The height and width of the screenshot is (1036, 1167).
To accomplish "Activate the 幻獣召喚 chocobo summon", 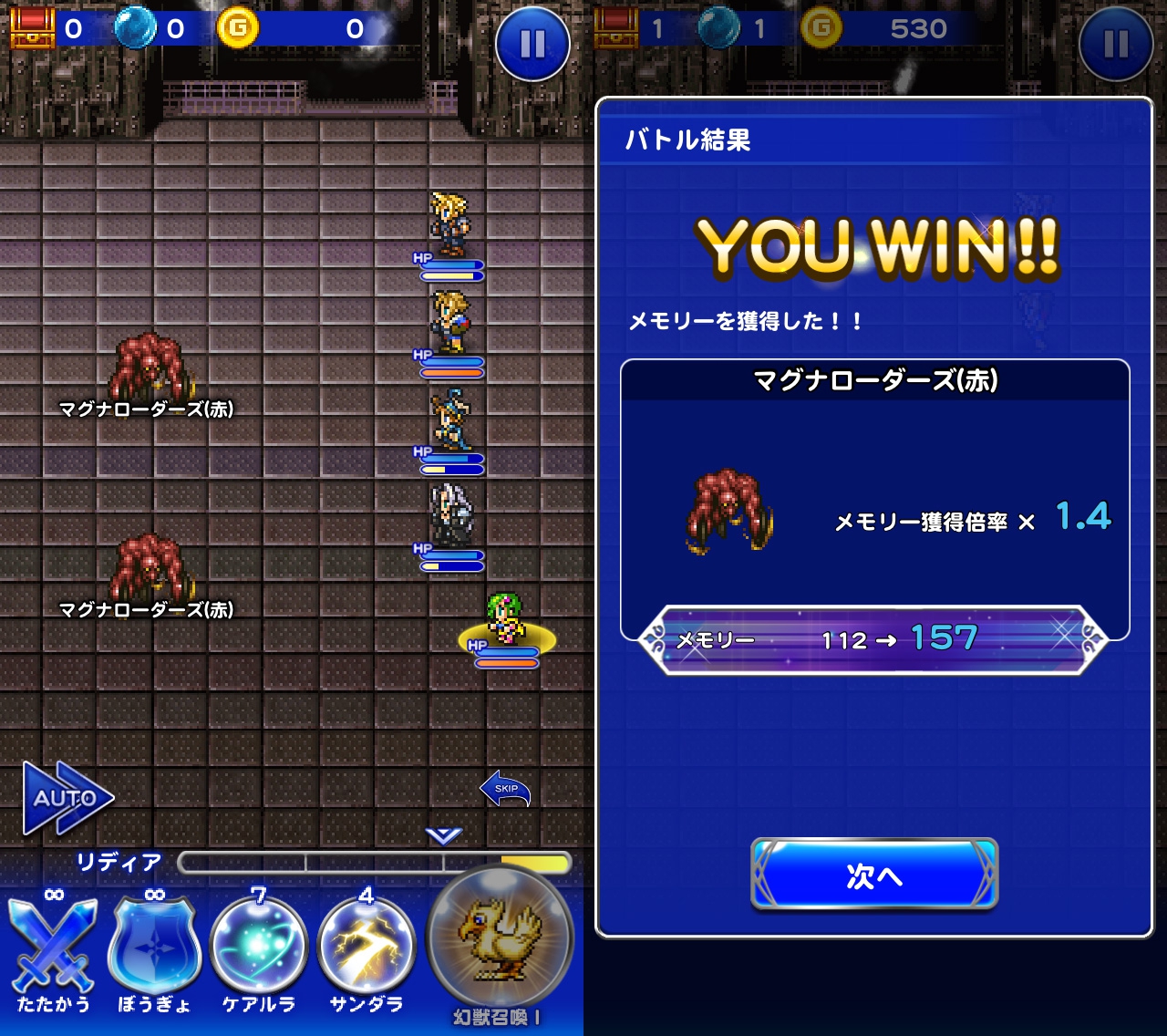I will click(500, 939).
